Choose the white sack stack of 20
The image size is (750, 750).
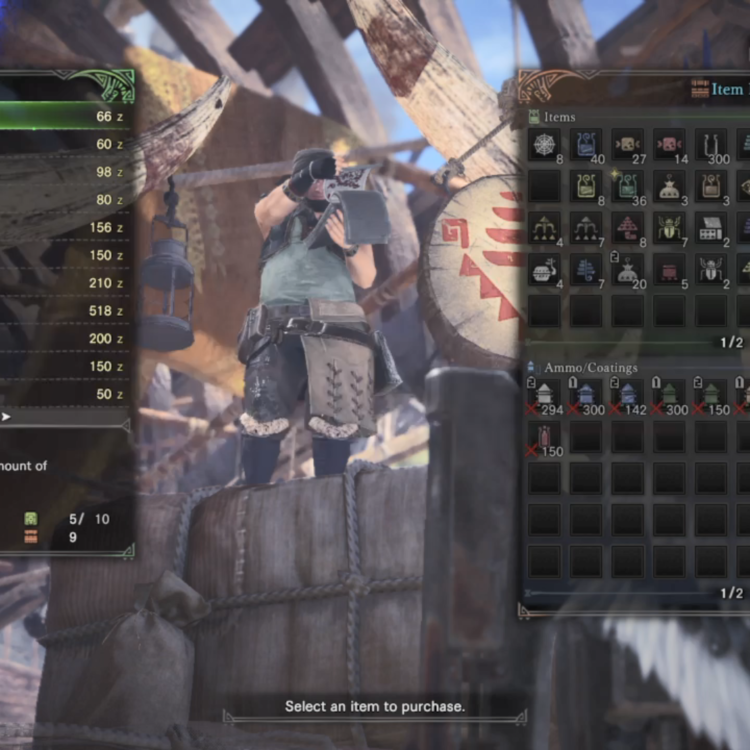click(628, 270)
